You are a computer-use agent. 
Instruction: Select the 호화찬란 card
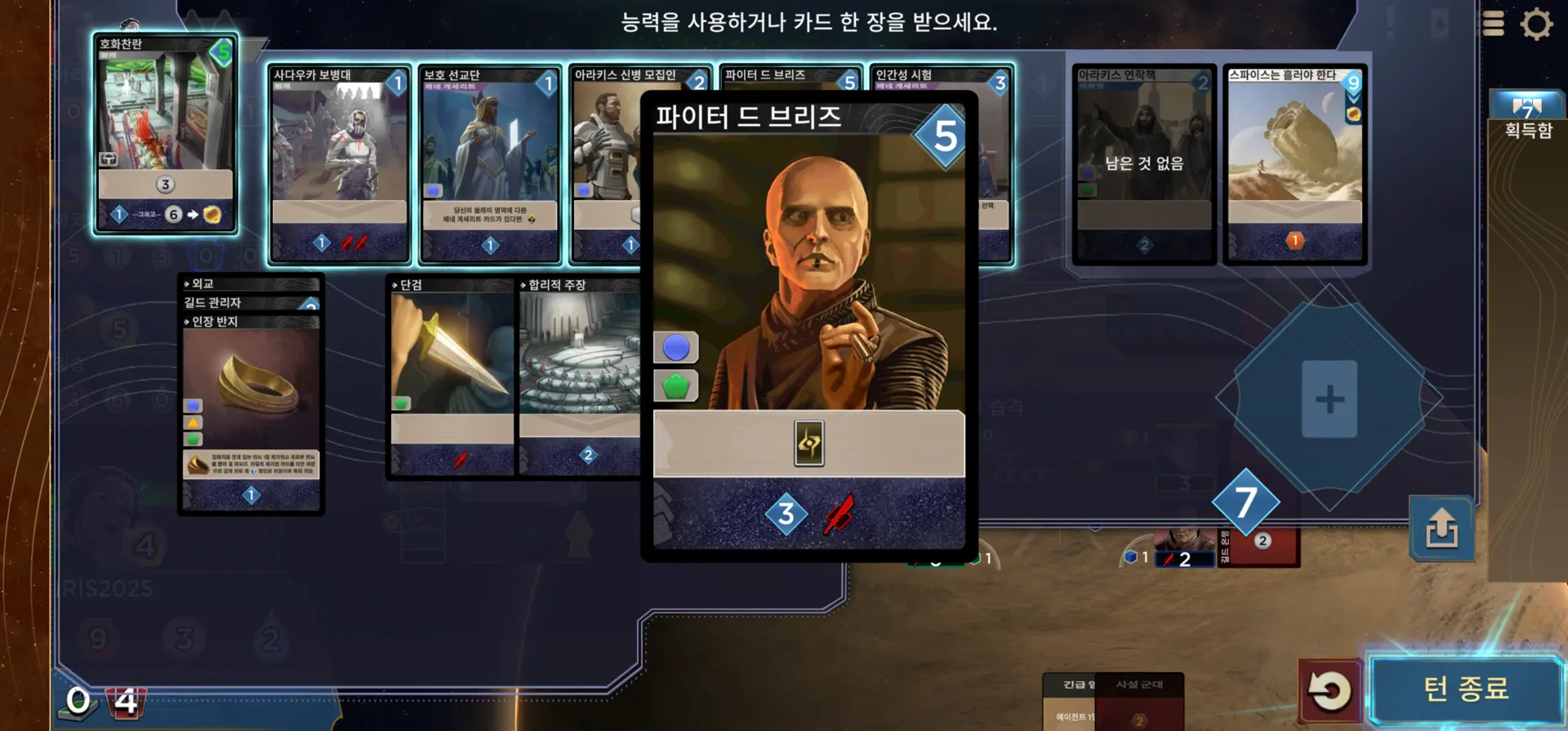pos(166,135)
